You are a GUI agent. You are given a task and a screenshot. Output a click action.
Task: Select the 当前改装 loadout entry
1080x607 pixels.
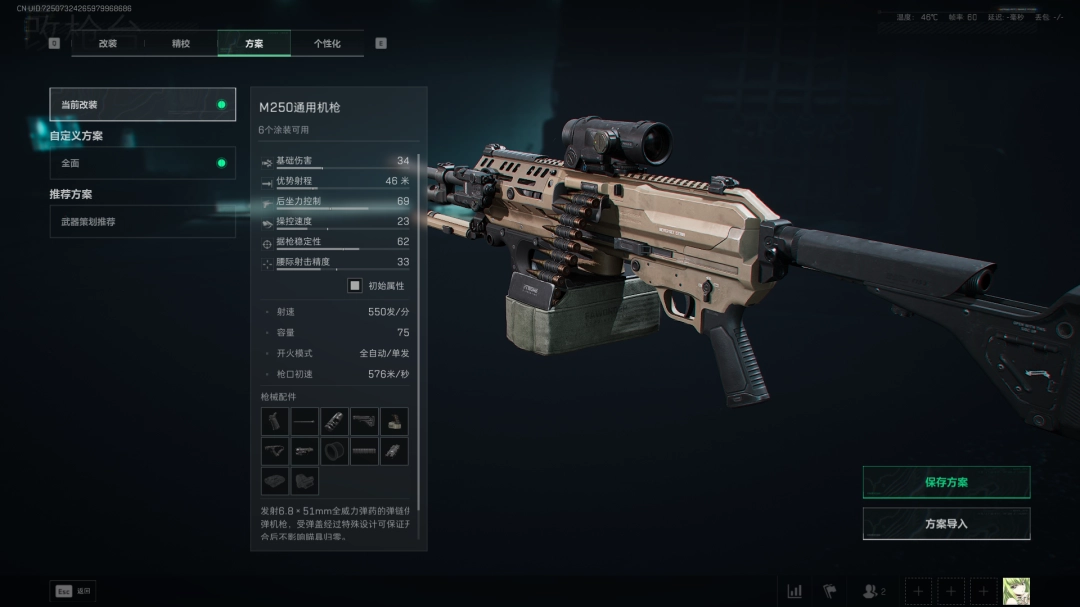point(143,105)
